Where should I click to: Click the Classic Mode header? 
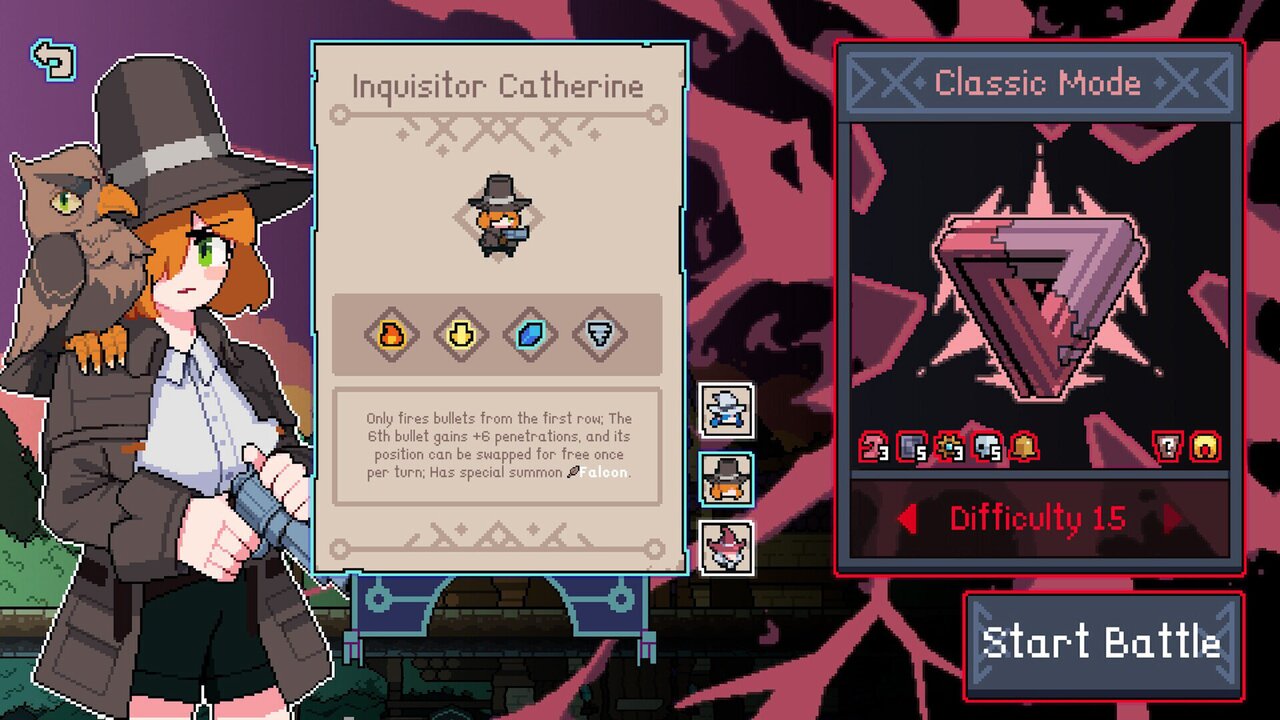point(1038,83)
